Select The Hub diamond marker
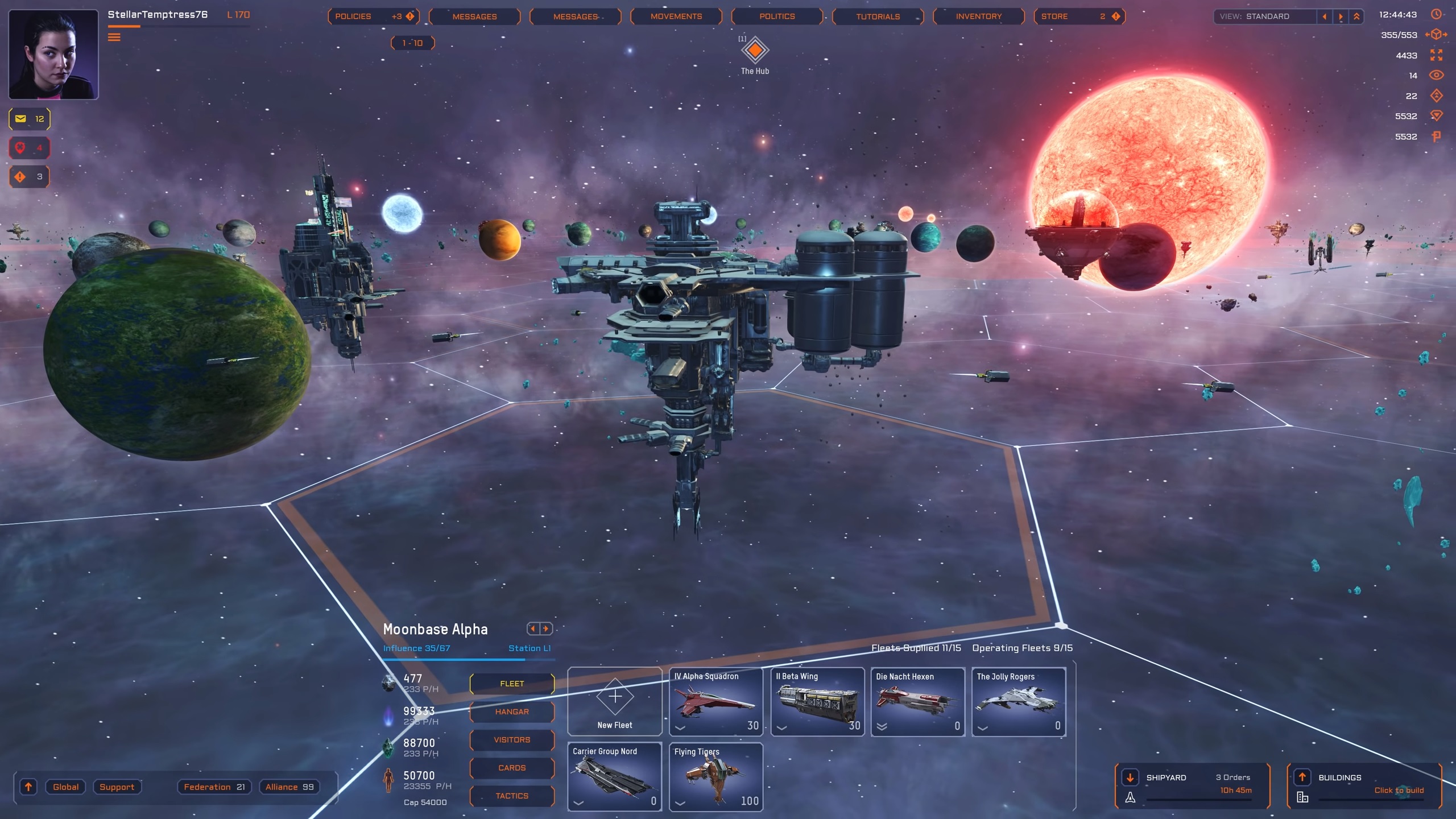 [x=755, y=51]
